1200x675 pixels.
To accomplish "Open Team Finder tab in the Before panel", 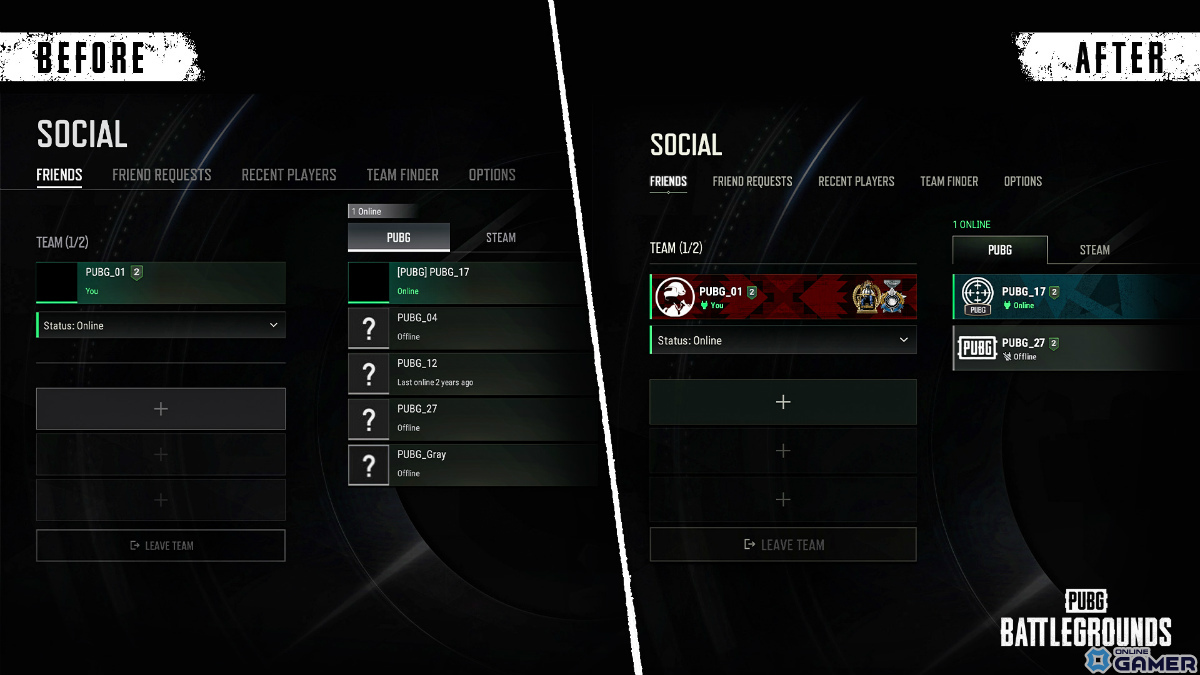I will [402, 175].
